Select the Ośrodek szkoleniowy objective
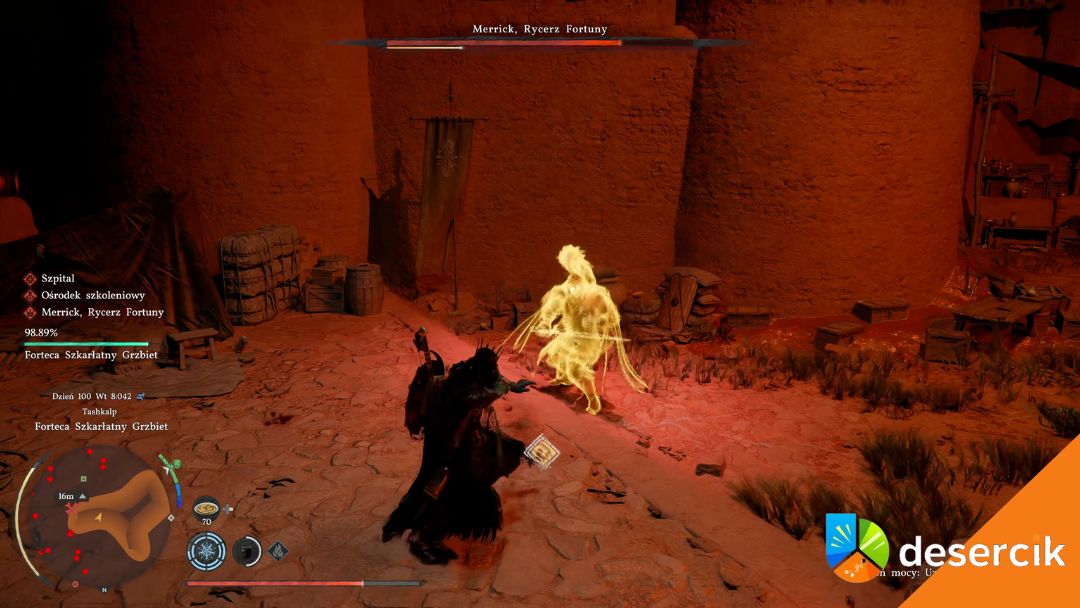The image size is (1080, 608). [x=85, y=295]
